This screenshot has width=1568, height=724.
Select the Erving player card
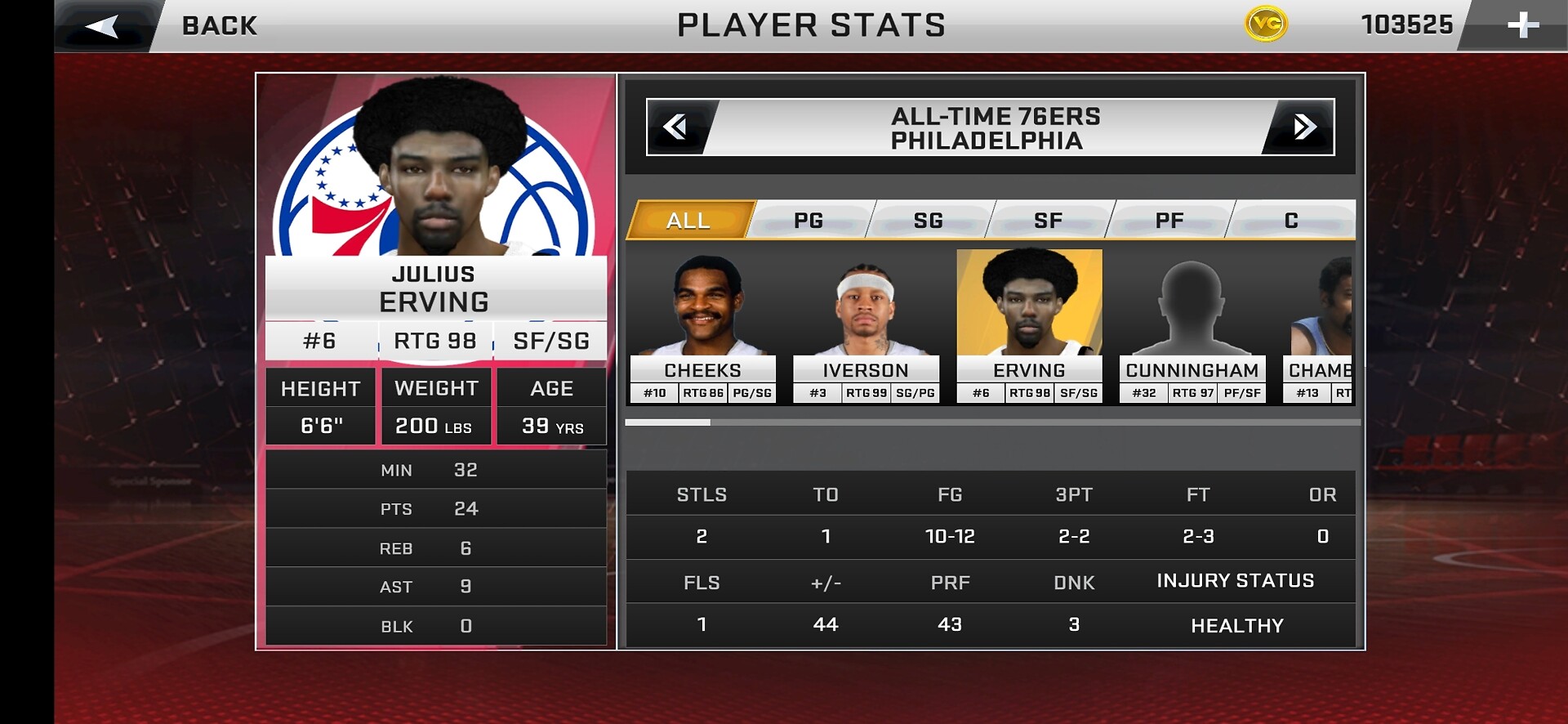click(x=1029, y=327)
